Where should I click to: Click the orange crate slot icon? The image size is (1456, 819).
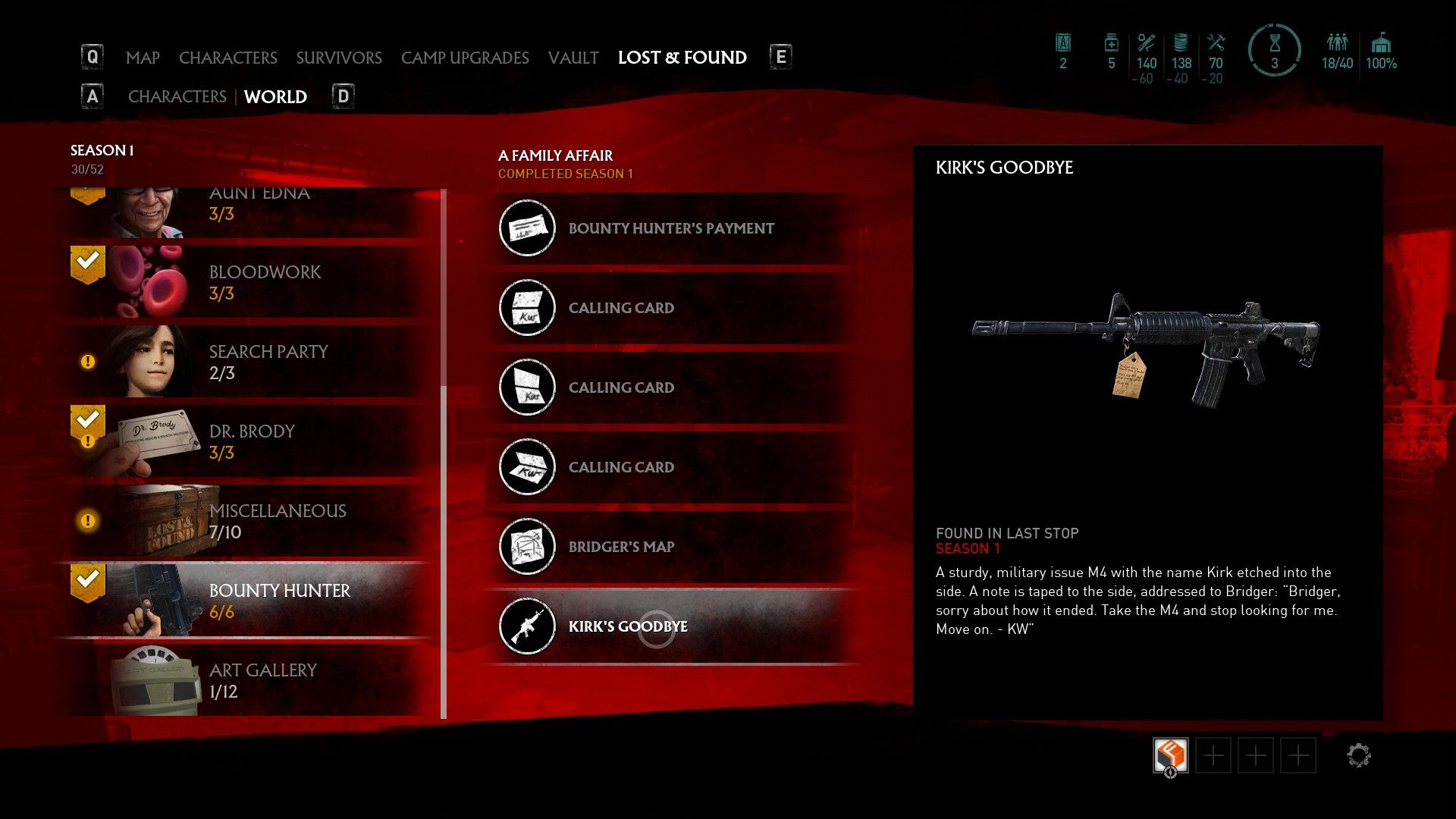[x=1170, y=755]
